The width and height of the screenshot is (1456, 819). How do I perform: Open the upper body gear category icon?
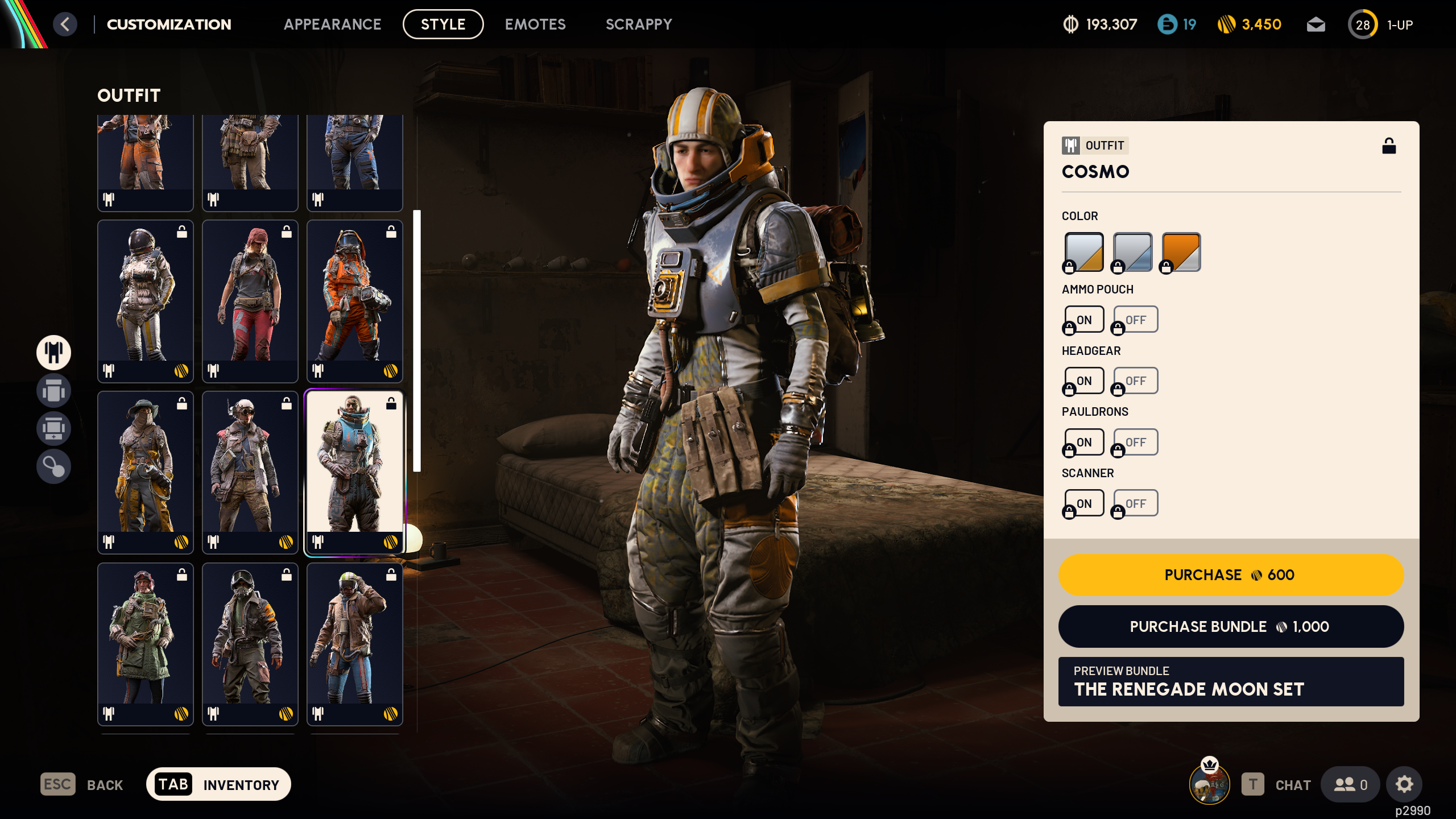53,391
